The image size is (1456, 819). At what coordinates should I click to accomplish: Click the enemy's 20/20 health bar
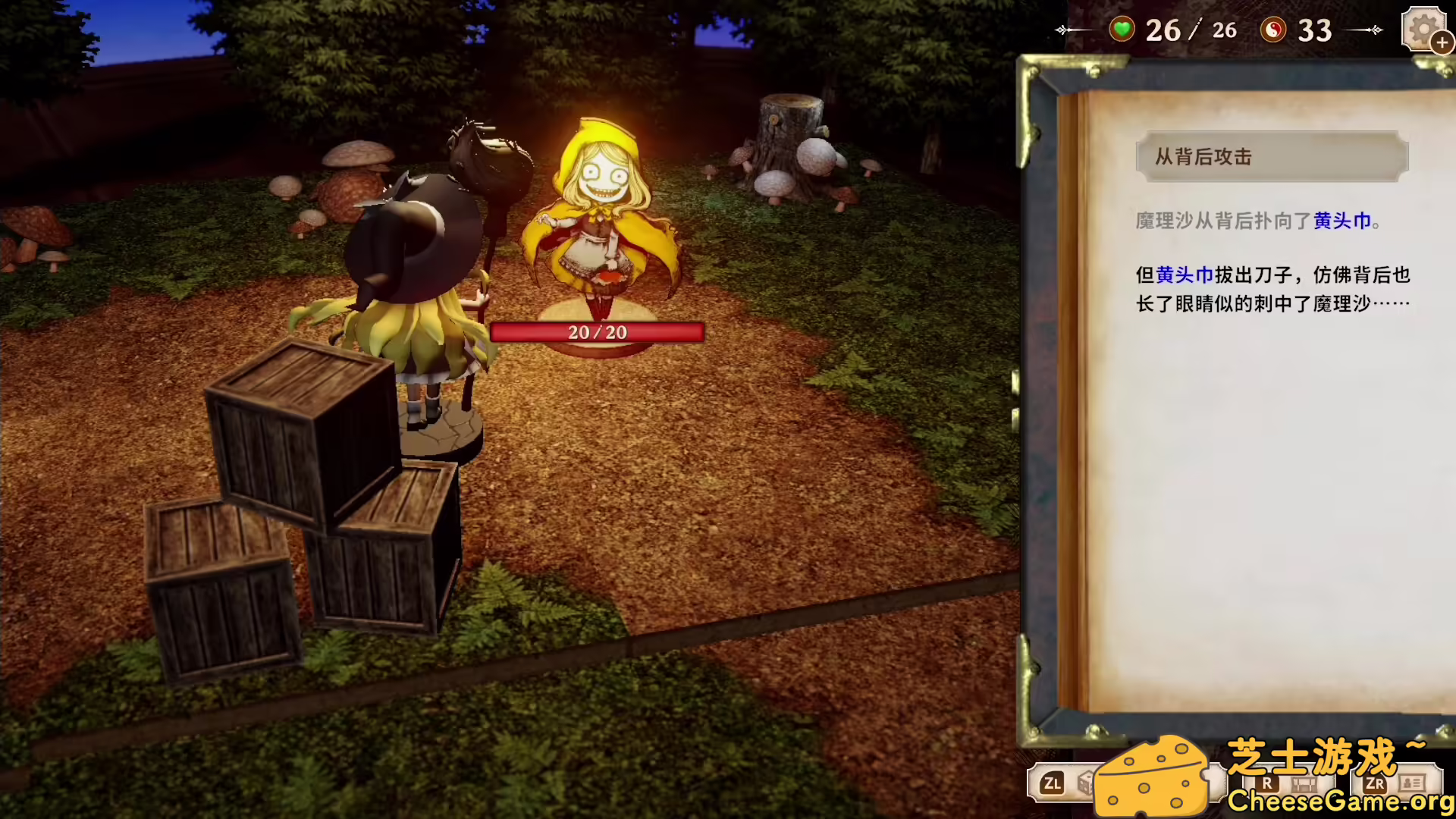point(597,331)
